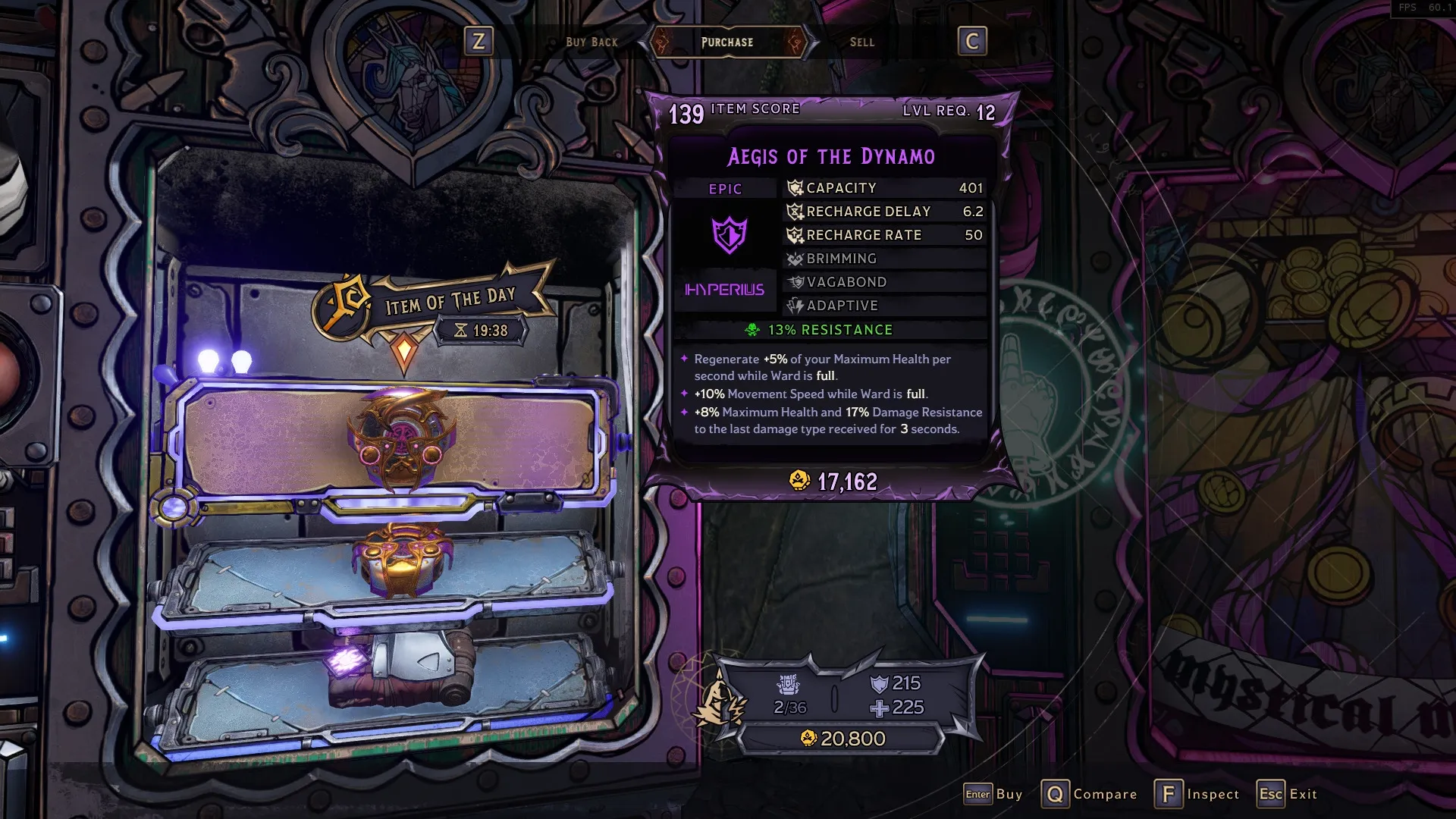Select the Item of the Day ward
Viewport: 1456px width, 819px height.
tap(400, 440)
